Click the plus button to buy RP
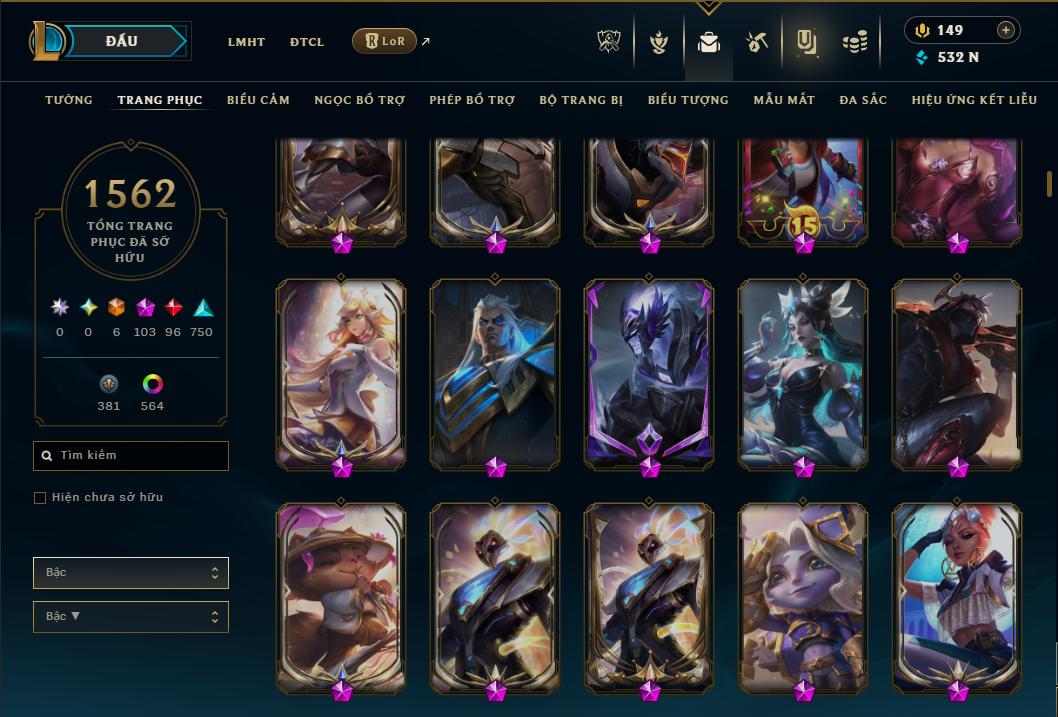 (x=1006, y=30)
